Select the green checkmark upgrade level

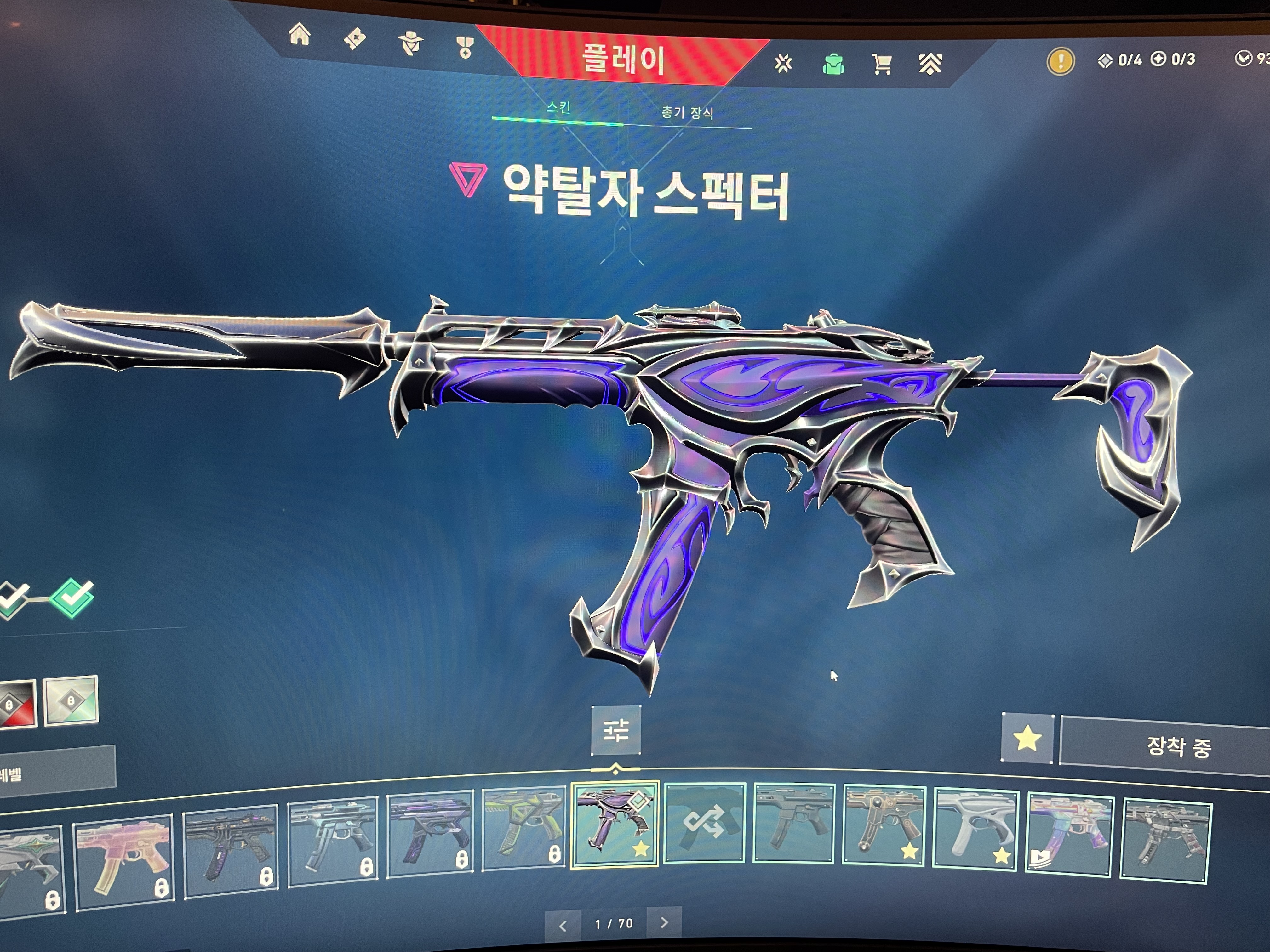click(72, 597)
